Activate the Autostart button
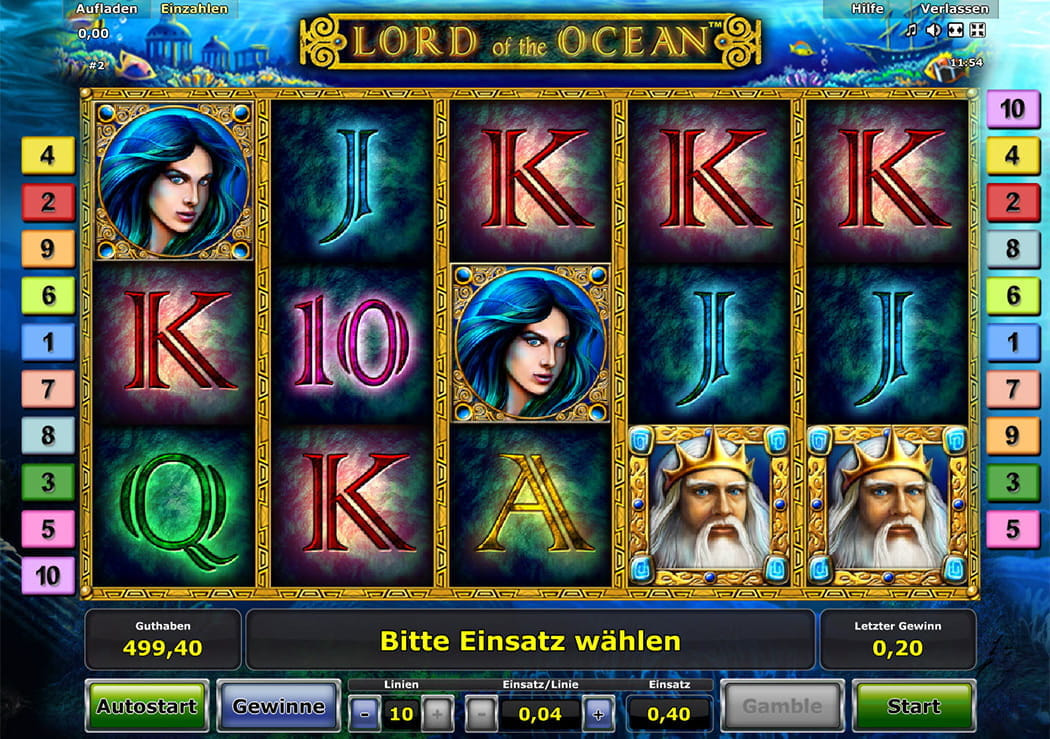This screenshot has height=739, width=1050. click(147, 706)
